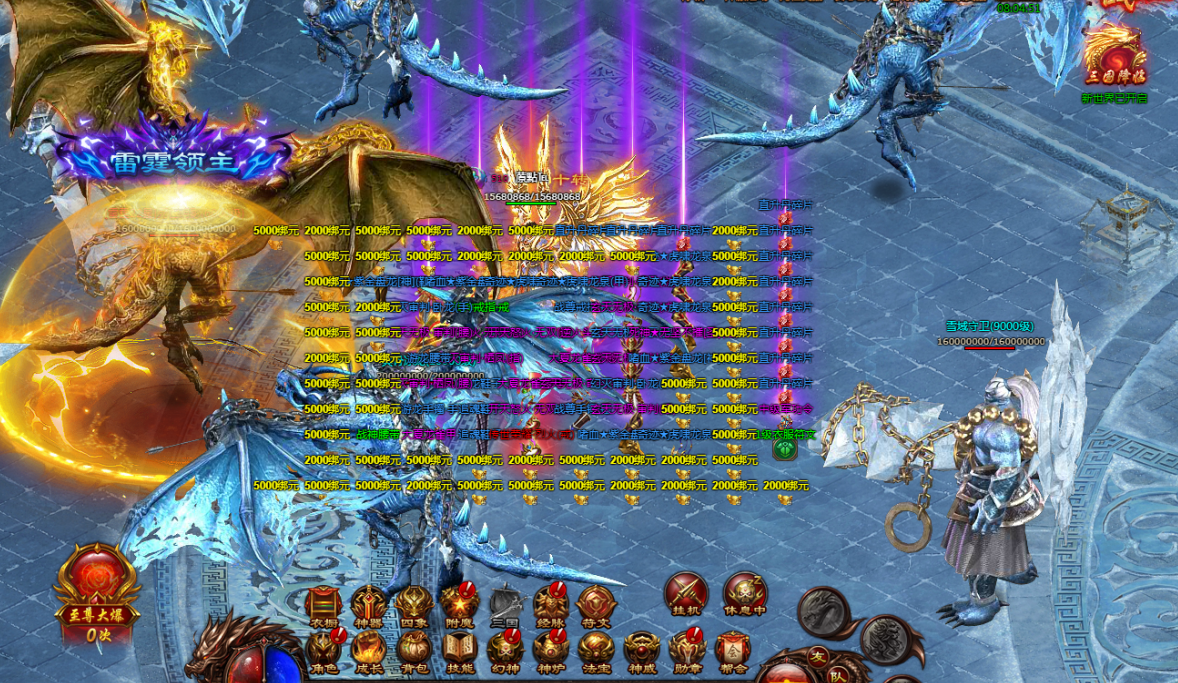Open the 神威 icon
The image size is (1178, 683).
pyautogui.click(x=642, y=651)
